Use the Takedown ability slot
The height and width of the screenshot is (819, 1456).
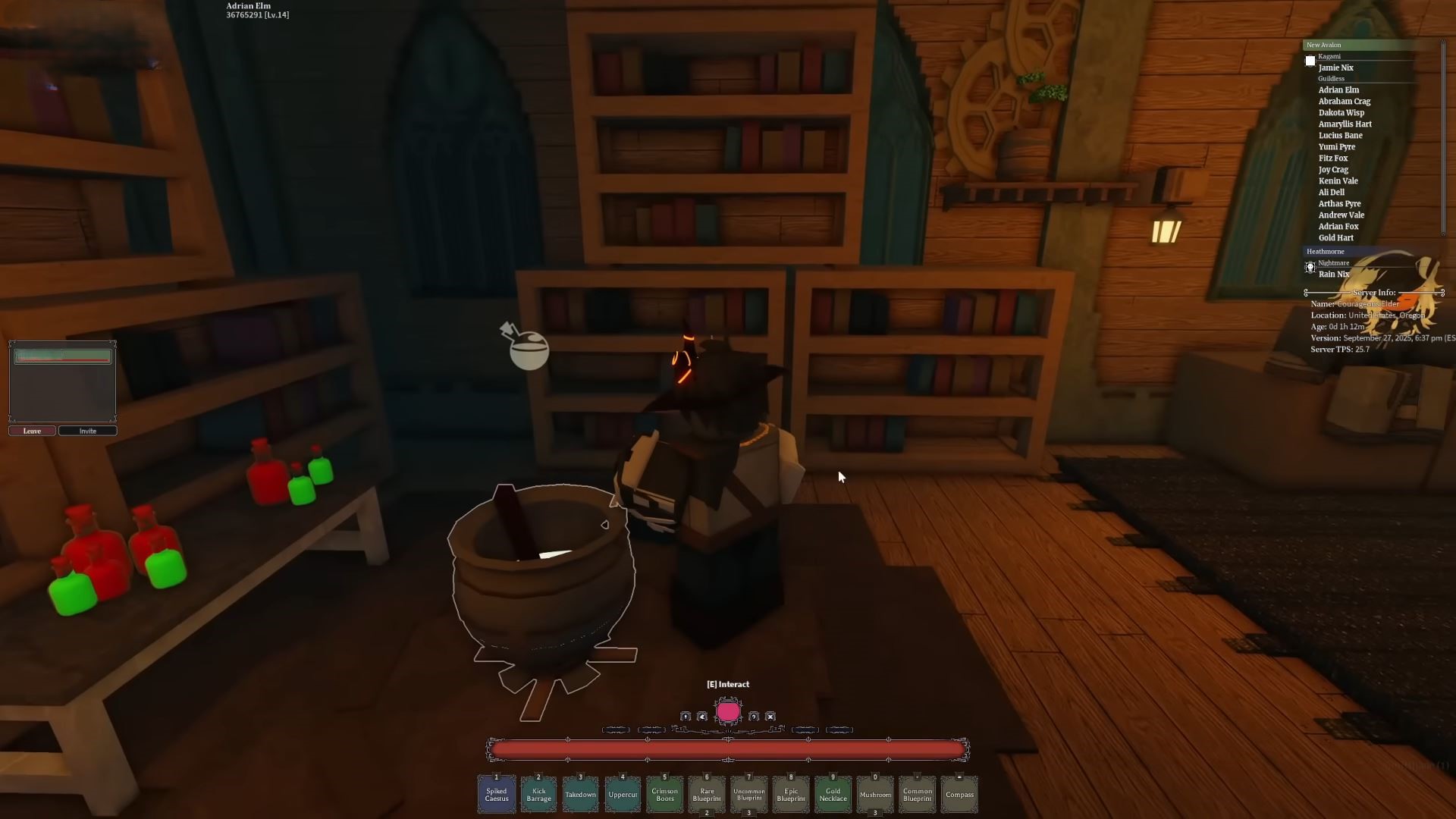tap(580, 794)
